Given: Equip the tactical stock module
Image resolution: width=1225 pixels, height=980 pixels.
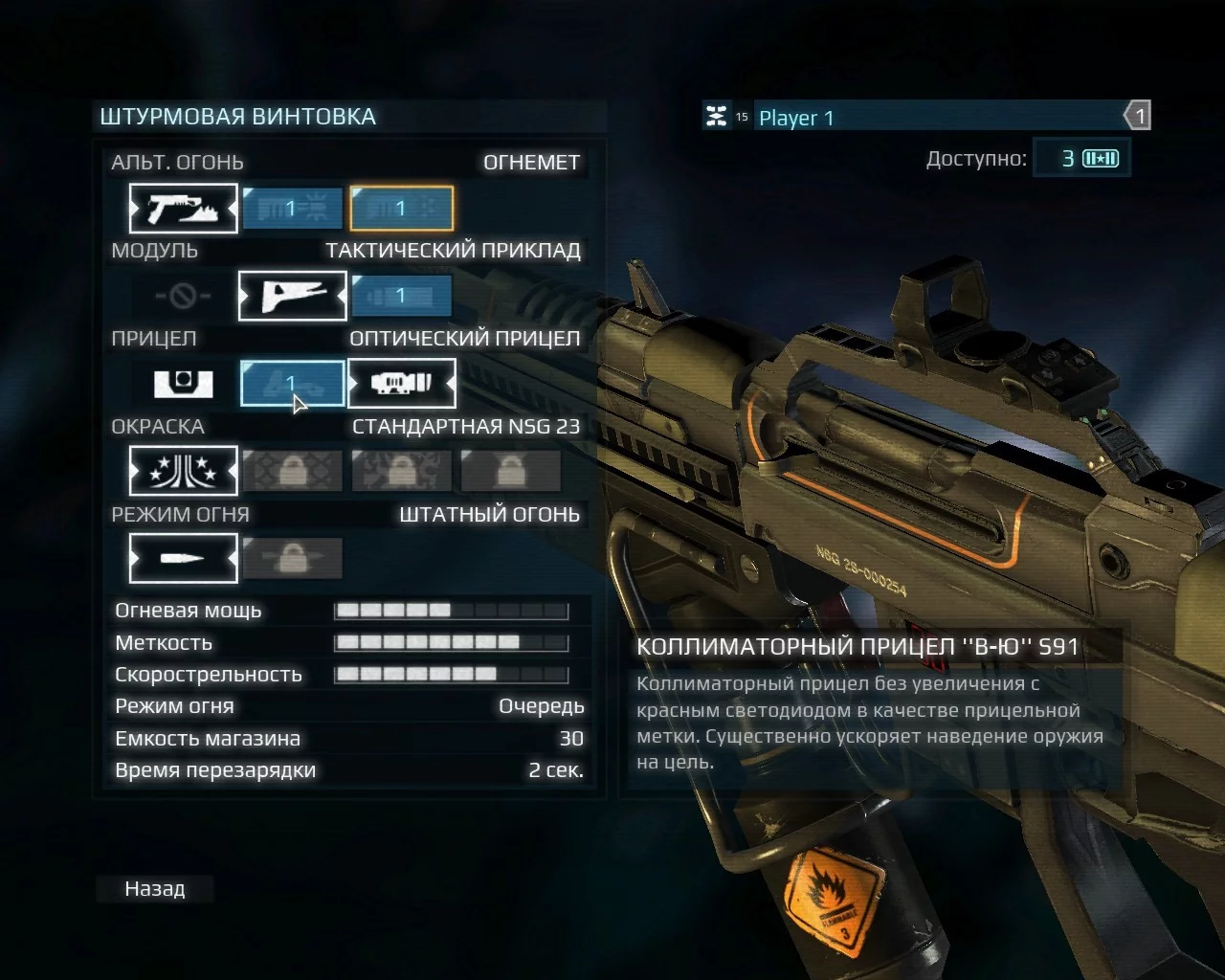Looking at the screenshot, I should [292, 296].
